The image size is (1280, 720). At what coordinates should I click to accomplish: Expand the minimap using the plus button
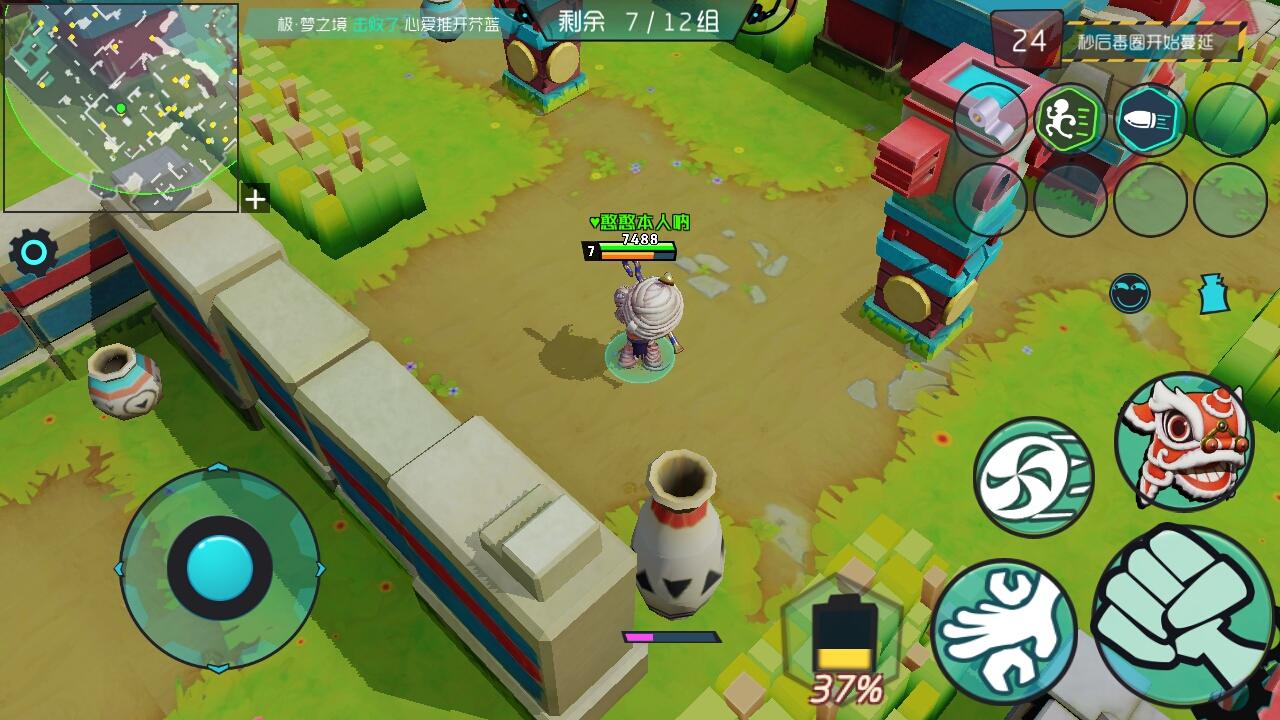pos(251,200)
